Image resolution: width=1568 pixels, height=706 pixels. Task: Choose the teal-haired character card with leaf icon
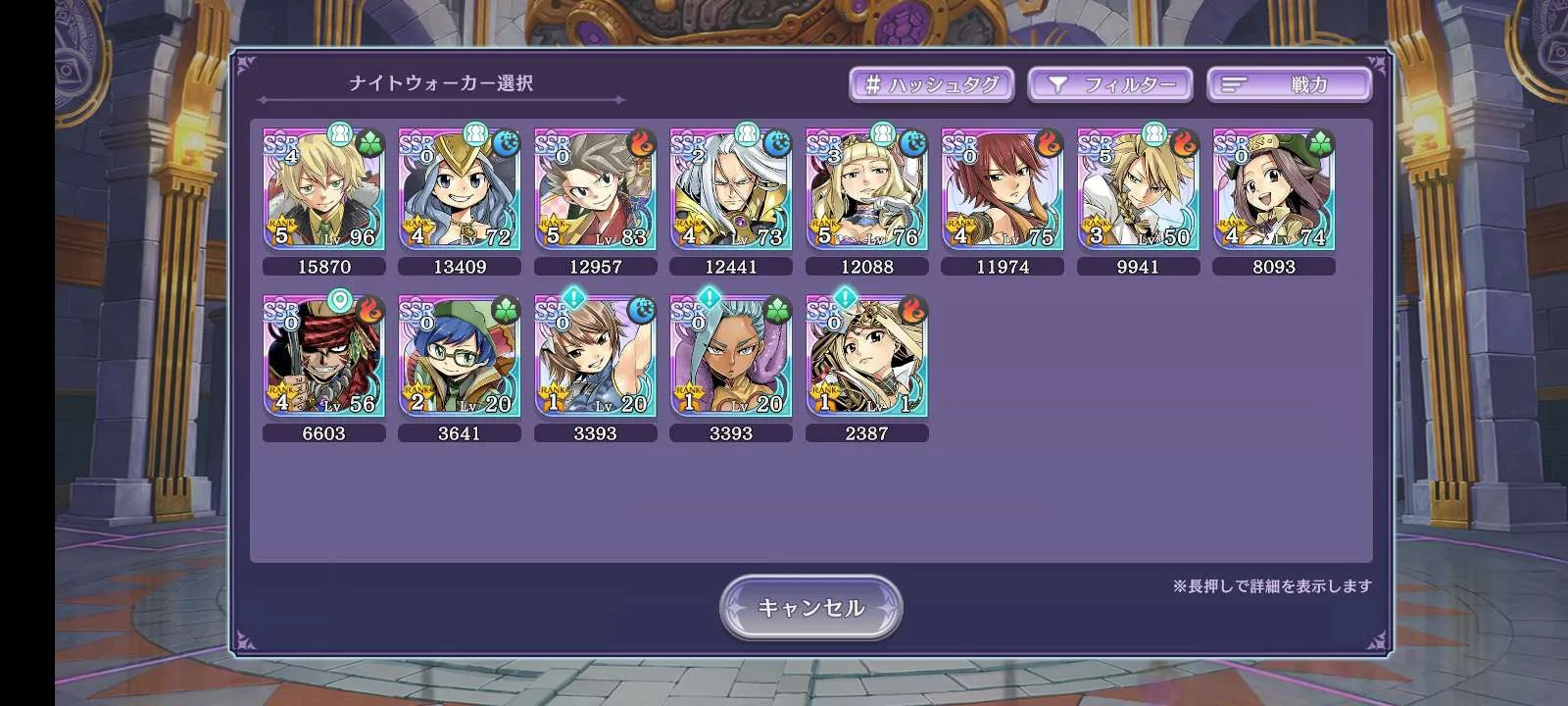pyautogui.click(x=731, y=357)
